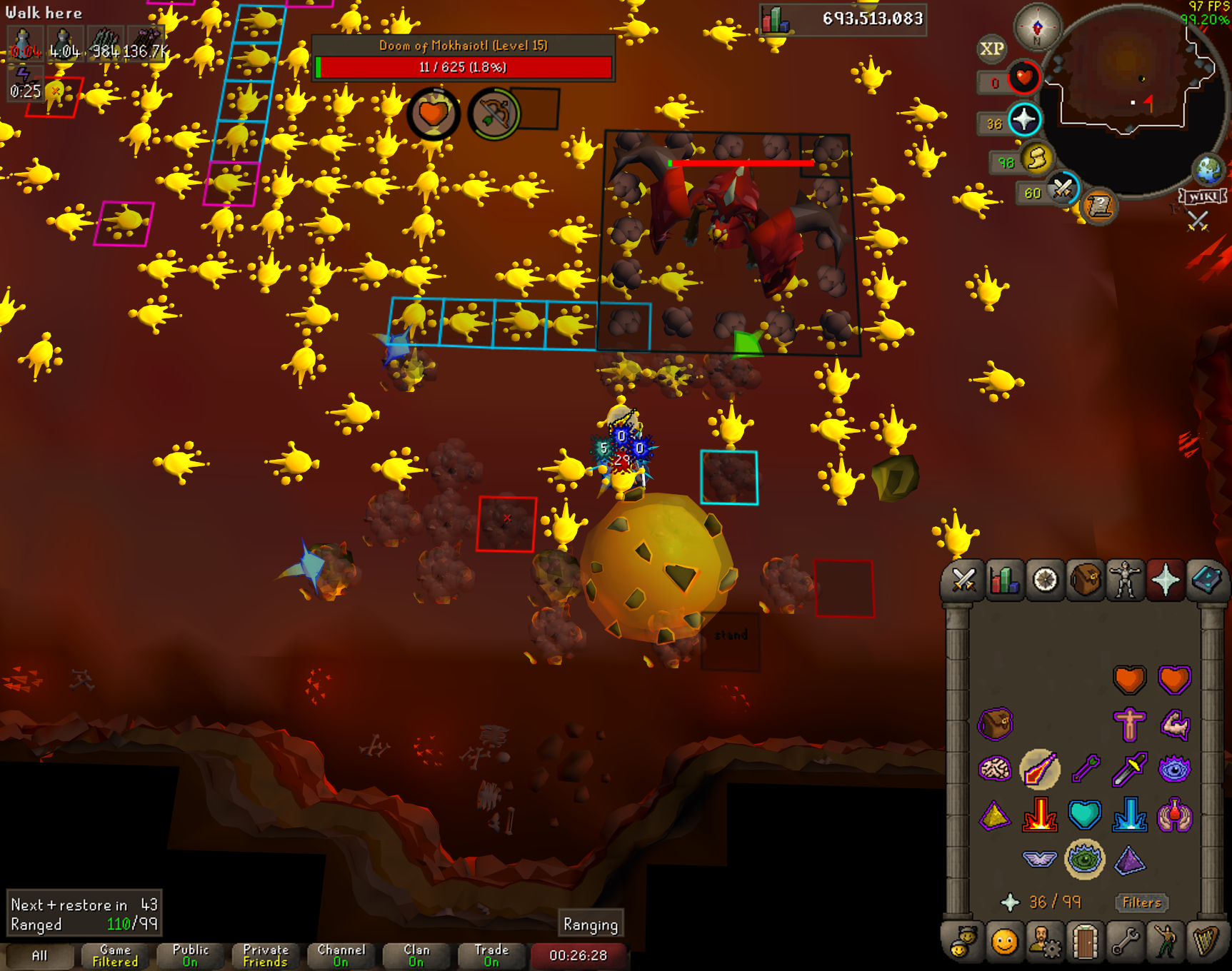Toggle quick-prayers with the prayer orb
Viewport: 1232px width, 971px height.
coord(1024,119)
